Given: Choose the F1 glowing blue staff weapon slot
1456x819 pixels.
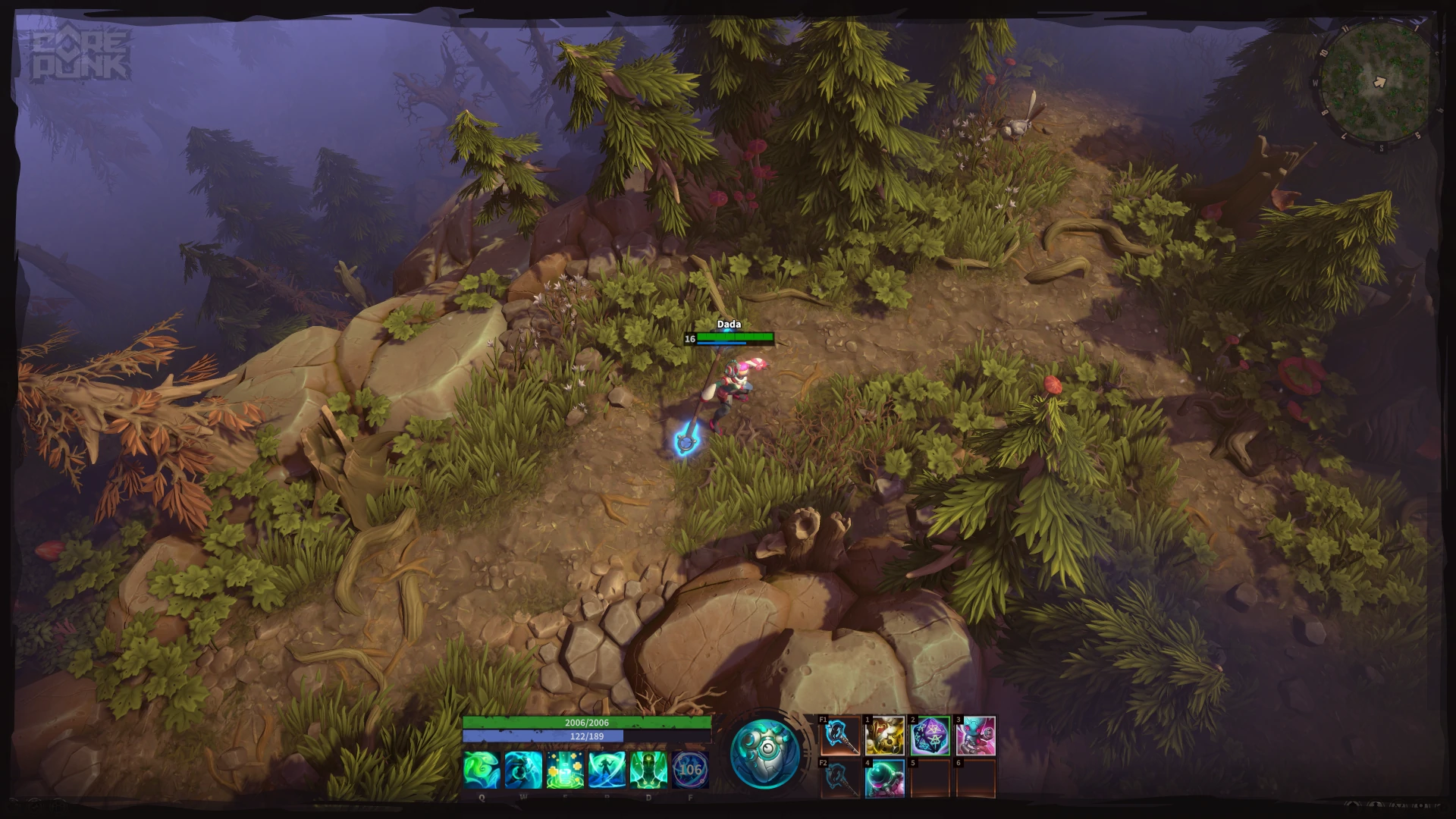Looking at the screenshot, I should tap(841, 736).
